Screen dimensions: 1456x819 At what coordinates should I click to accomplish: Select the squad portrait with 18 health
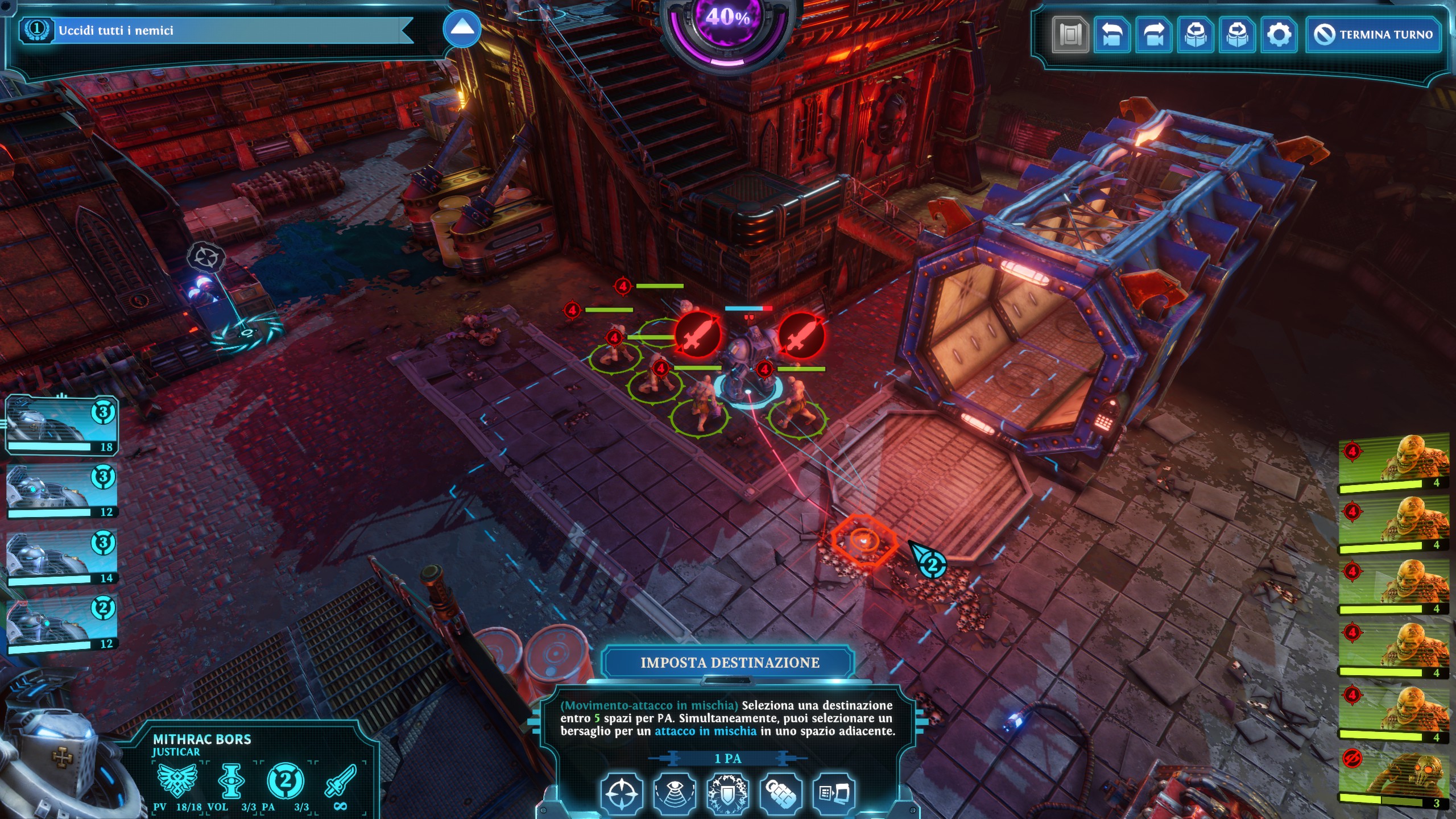pos(61,425)
